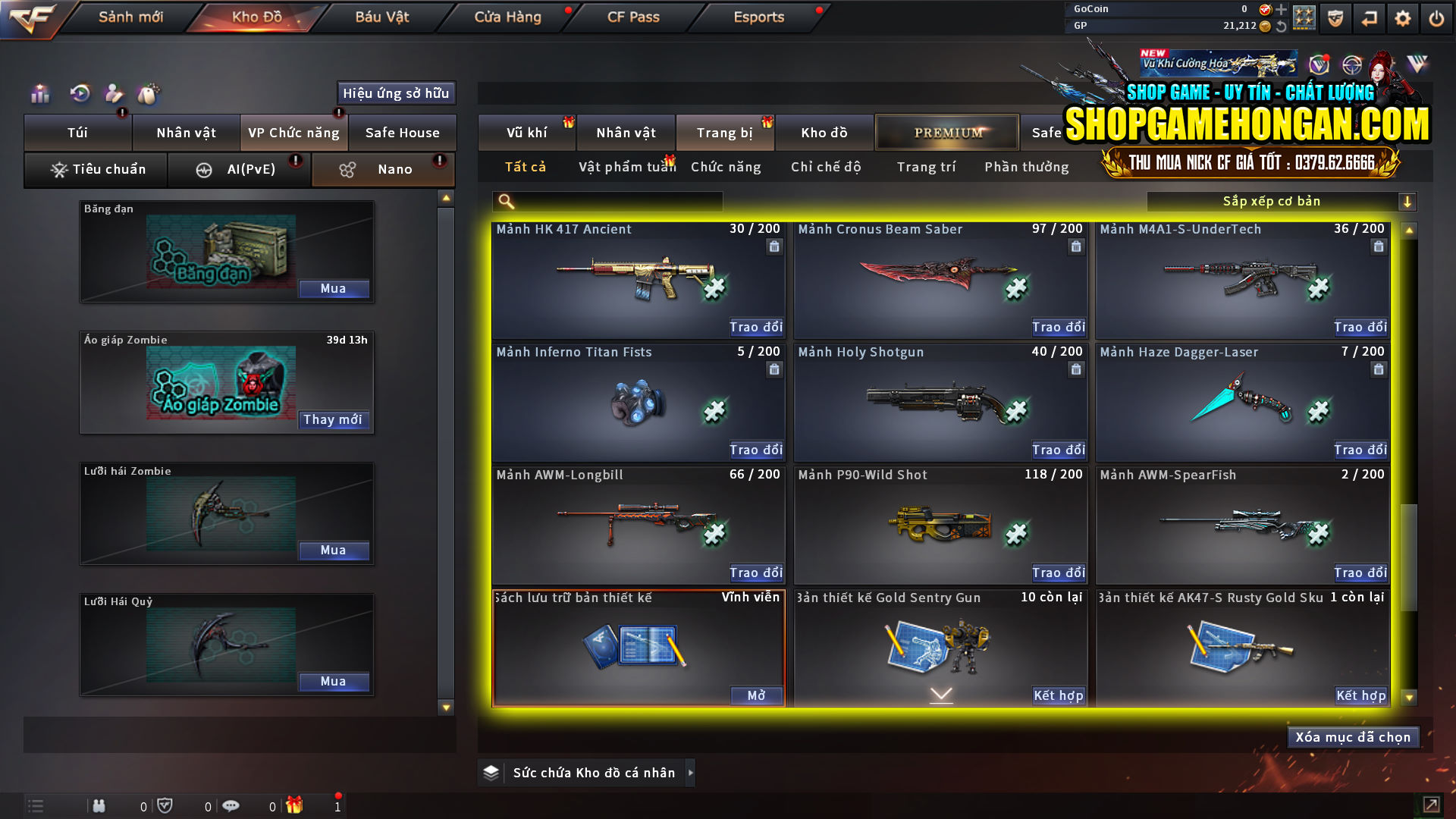Click the trash icon on Mảnh HK 417 Ancient

774,246
